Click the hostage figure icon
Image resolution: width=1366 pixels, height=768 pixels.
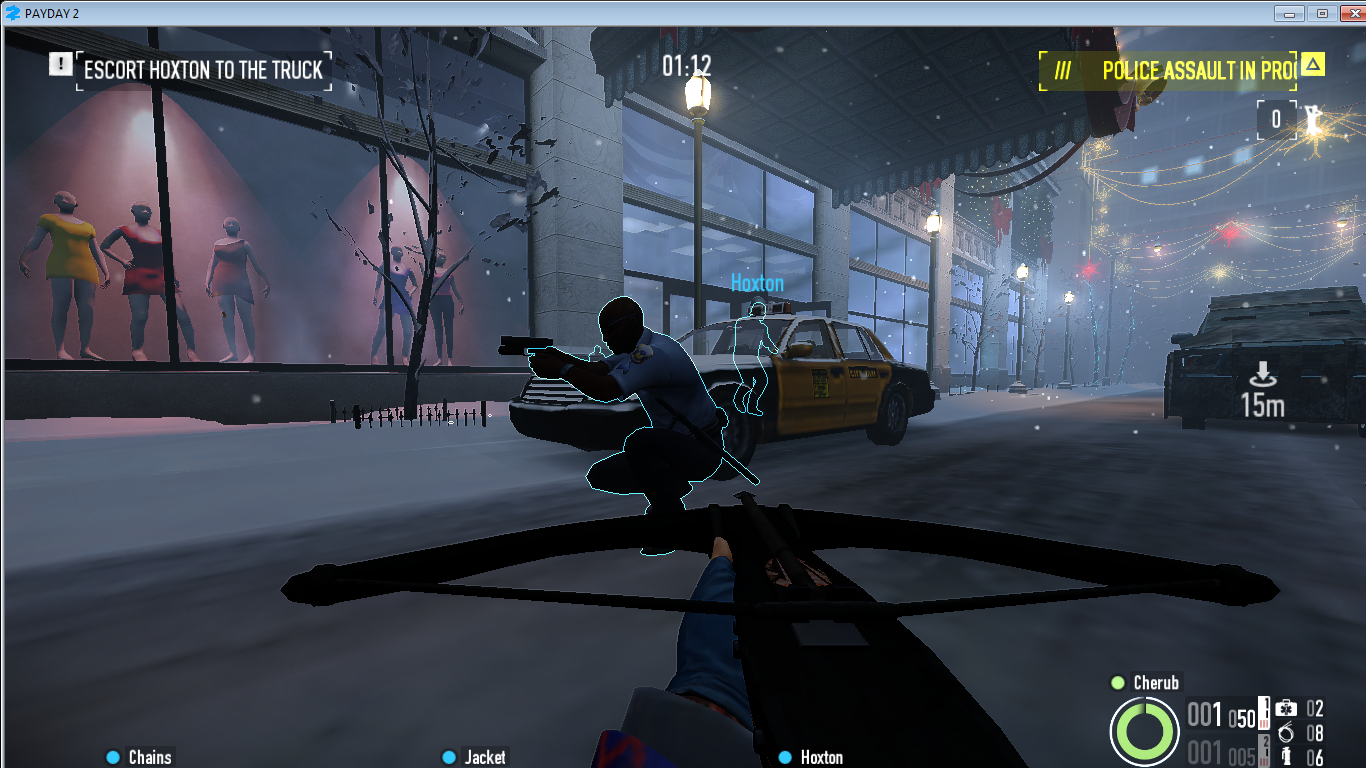pyautogui.click(x=1311, y=121)
